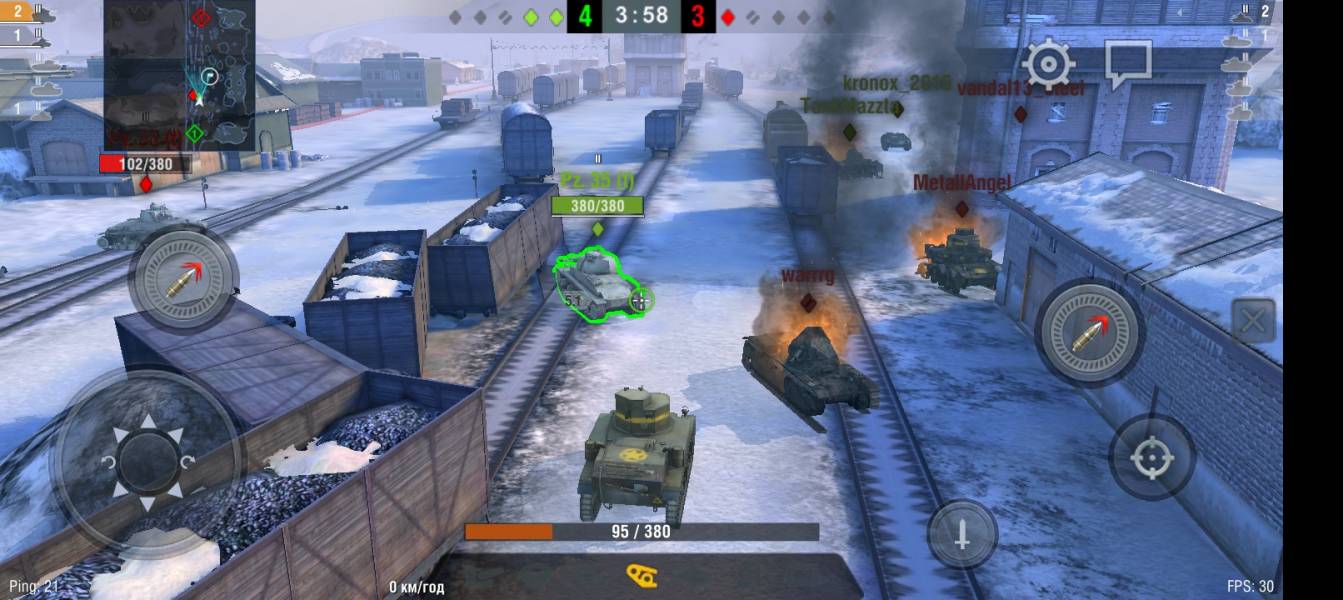The image size is (1343, 600).
Task: Open the settings gear menu
Action: 1048,65
